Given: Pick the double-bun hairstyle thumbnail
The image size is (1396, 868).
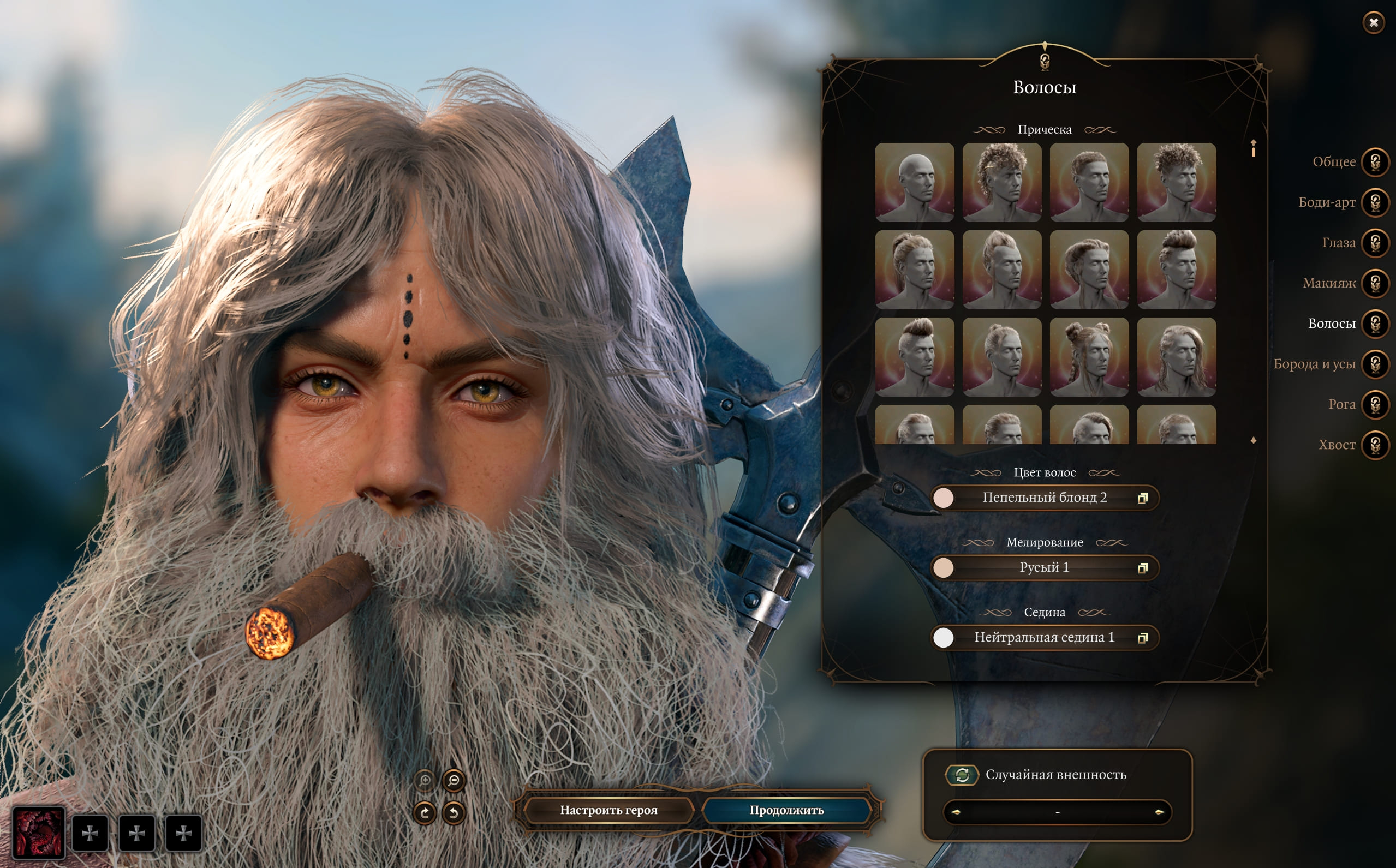Looking at the screenshot, I should 1089,357.
